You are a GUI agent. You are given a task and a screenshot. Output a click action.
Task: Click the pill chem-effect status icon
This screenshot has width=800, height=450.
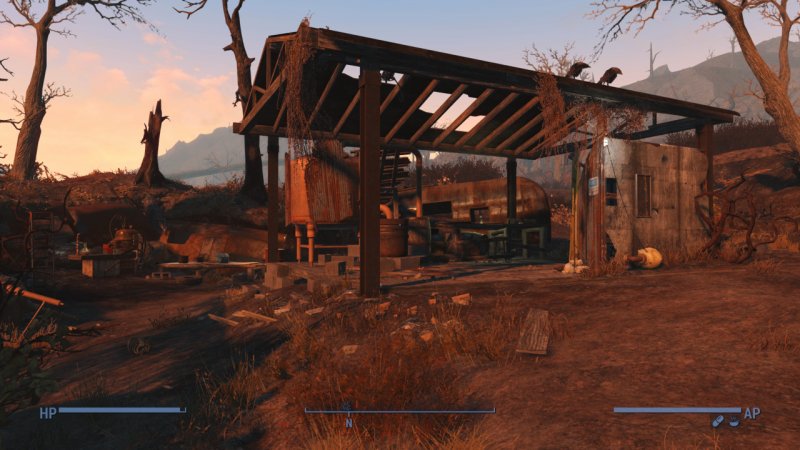click(x=717, y=421)
